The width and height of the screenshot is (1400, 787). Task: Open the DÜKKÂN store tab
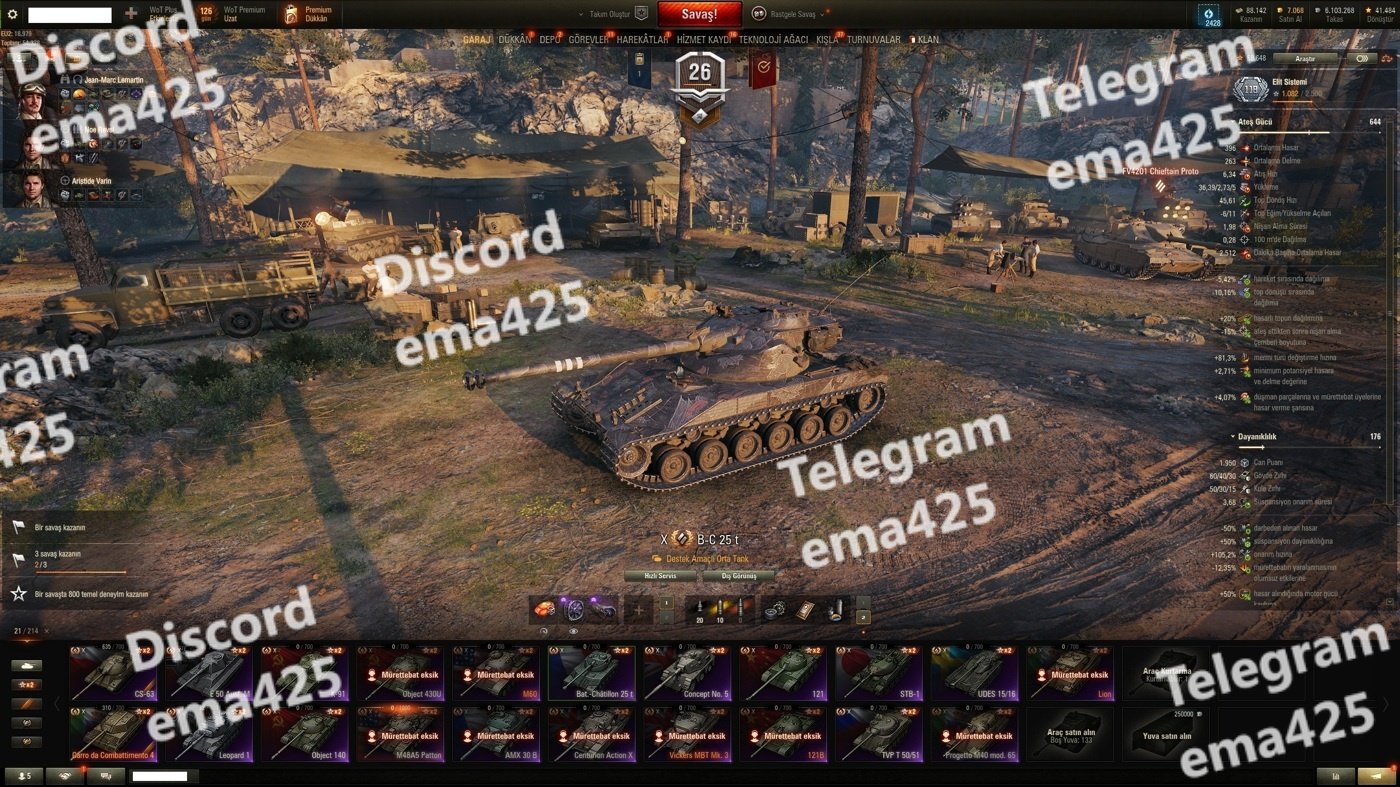coord(515,40)
